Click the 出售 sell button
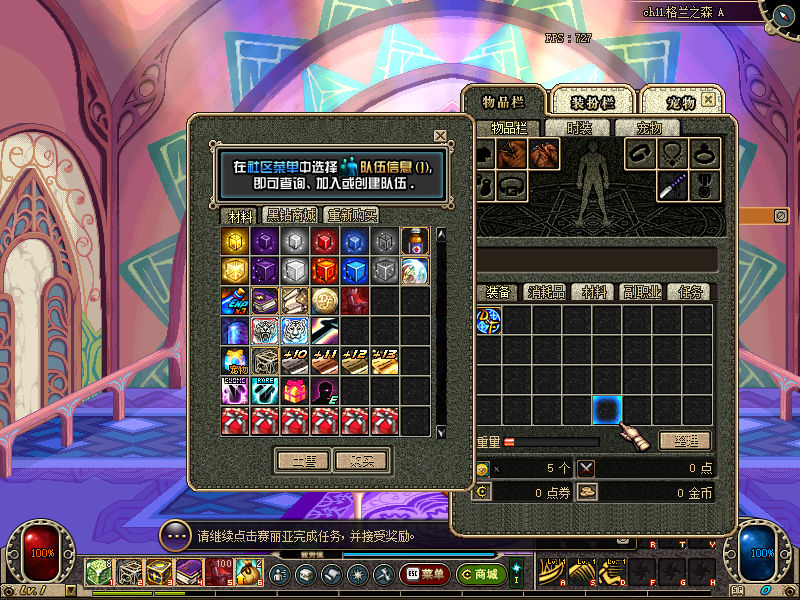 pos(302,461)
